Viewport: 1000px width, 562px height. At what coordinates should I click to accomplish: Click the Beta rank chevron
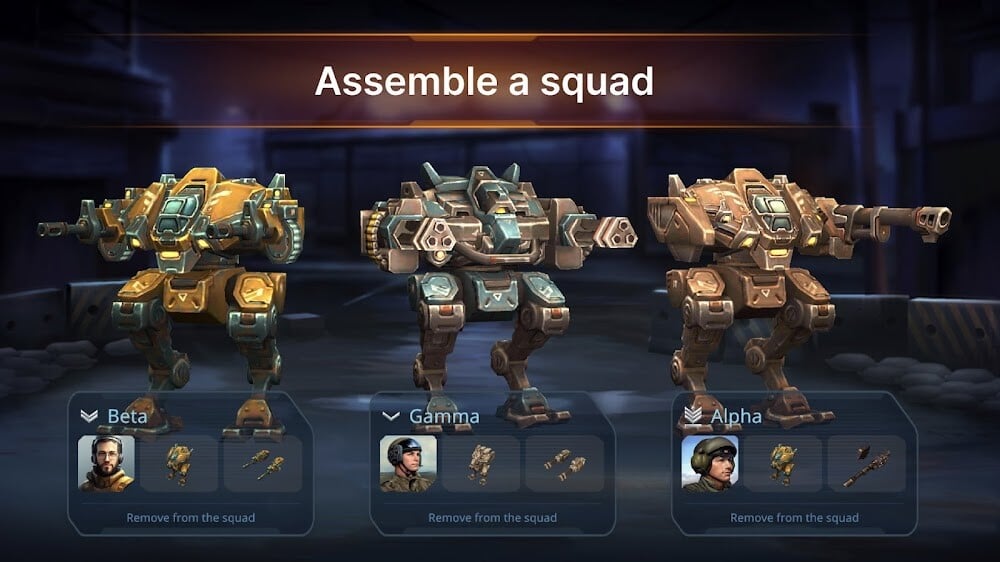point(89,415)
